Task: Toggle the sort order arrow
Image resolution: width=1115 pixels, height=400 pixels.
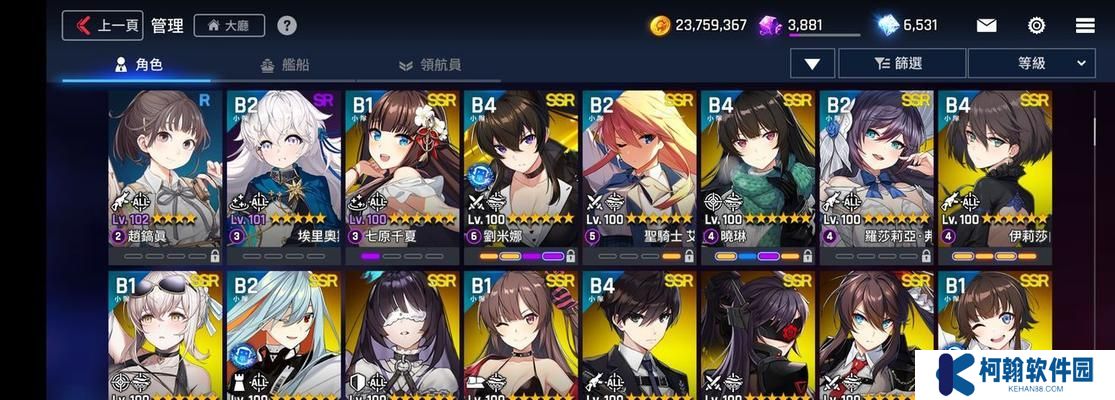Action: (x=812, y=63)
